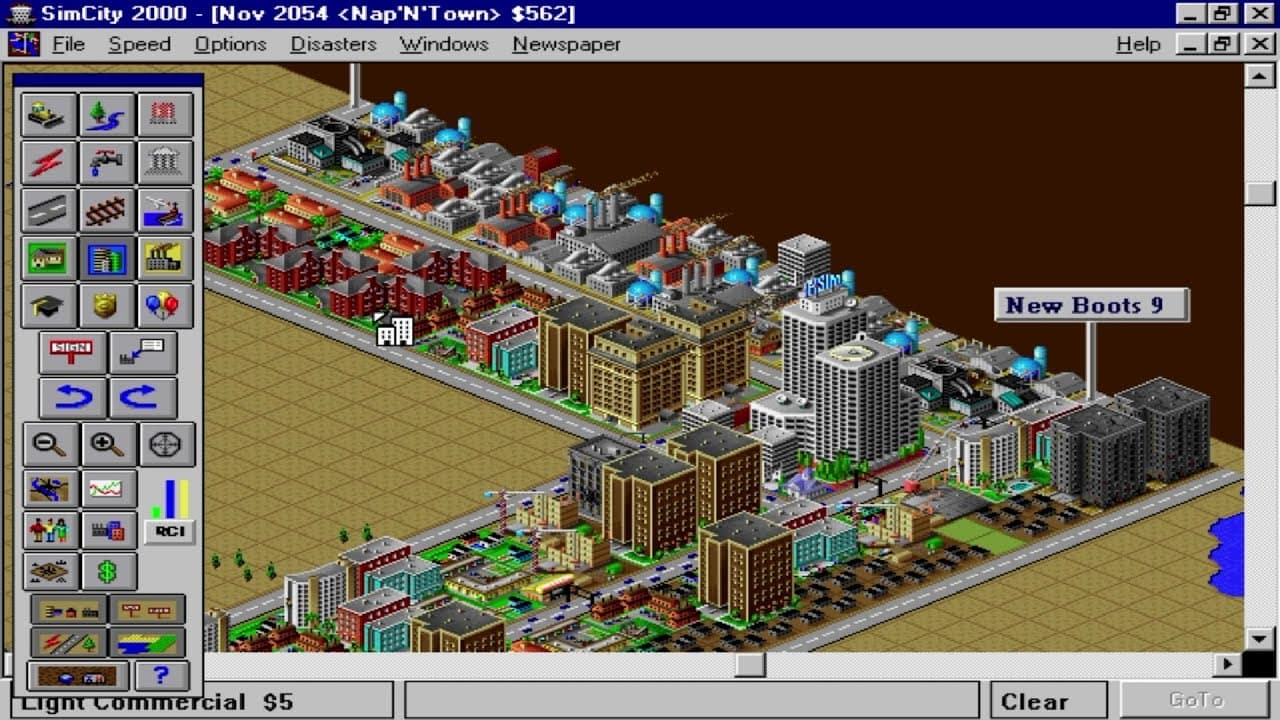Select the Commercial zones tool
Screen dimensions: 1280x720
click(x=107, y=258)
